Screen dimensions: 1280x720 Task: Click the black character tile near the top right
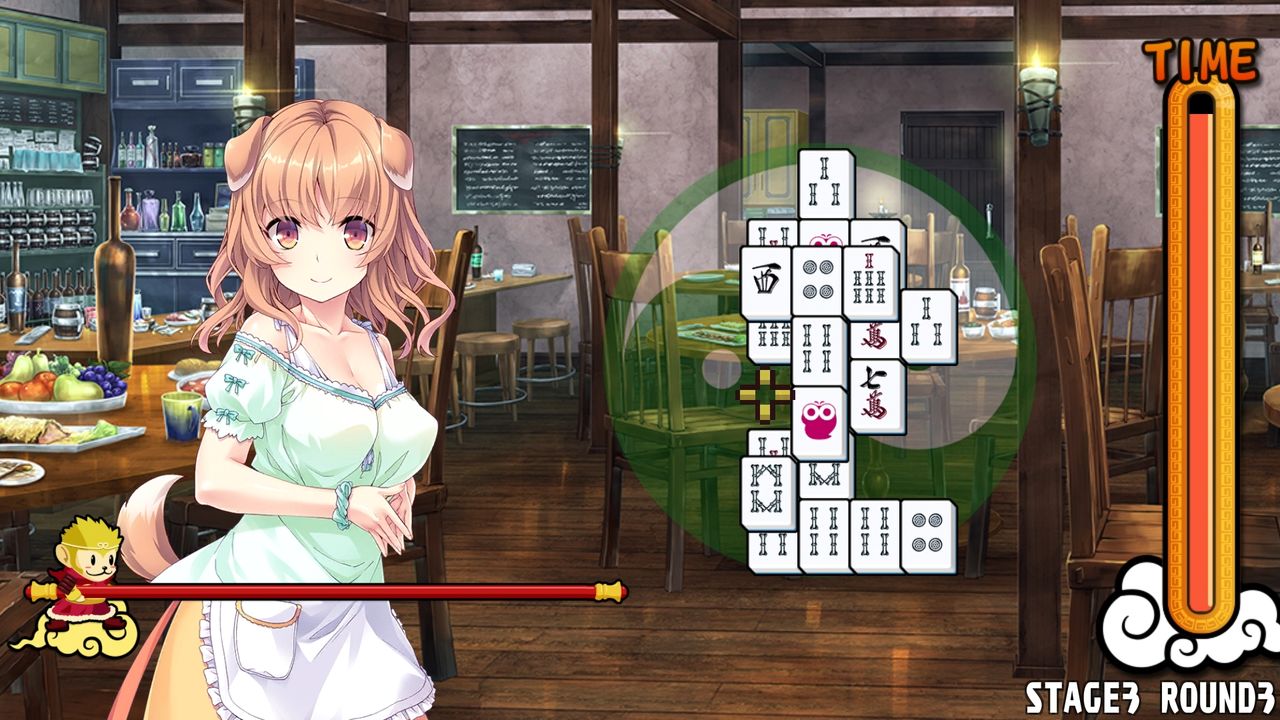875,239
